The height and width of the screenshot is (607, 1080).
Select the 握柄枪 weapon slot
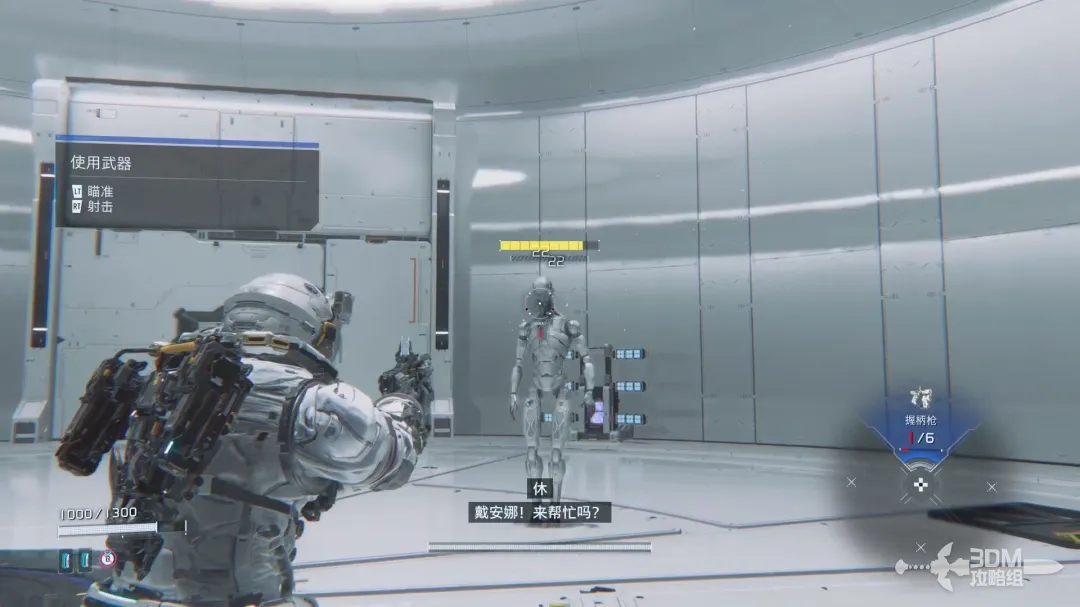coord(920,427)
